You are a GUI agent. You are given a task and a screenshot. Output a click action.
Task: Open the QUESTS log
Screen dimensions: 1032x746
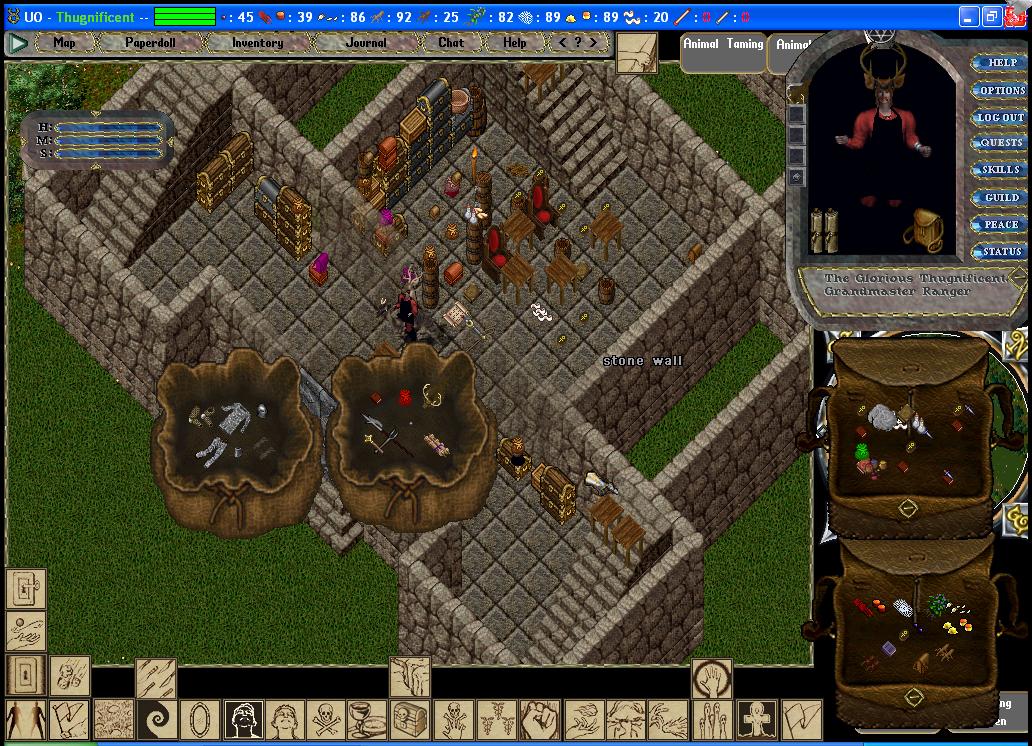click(x=1000, y=143)
